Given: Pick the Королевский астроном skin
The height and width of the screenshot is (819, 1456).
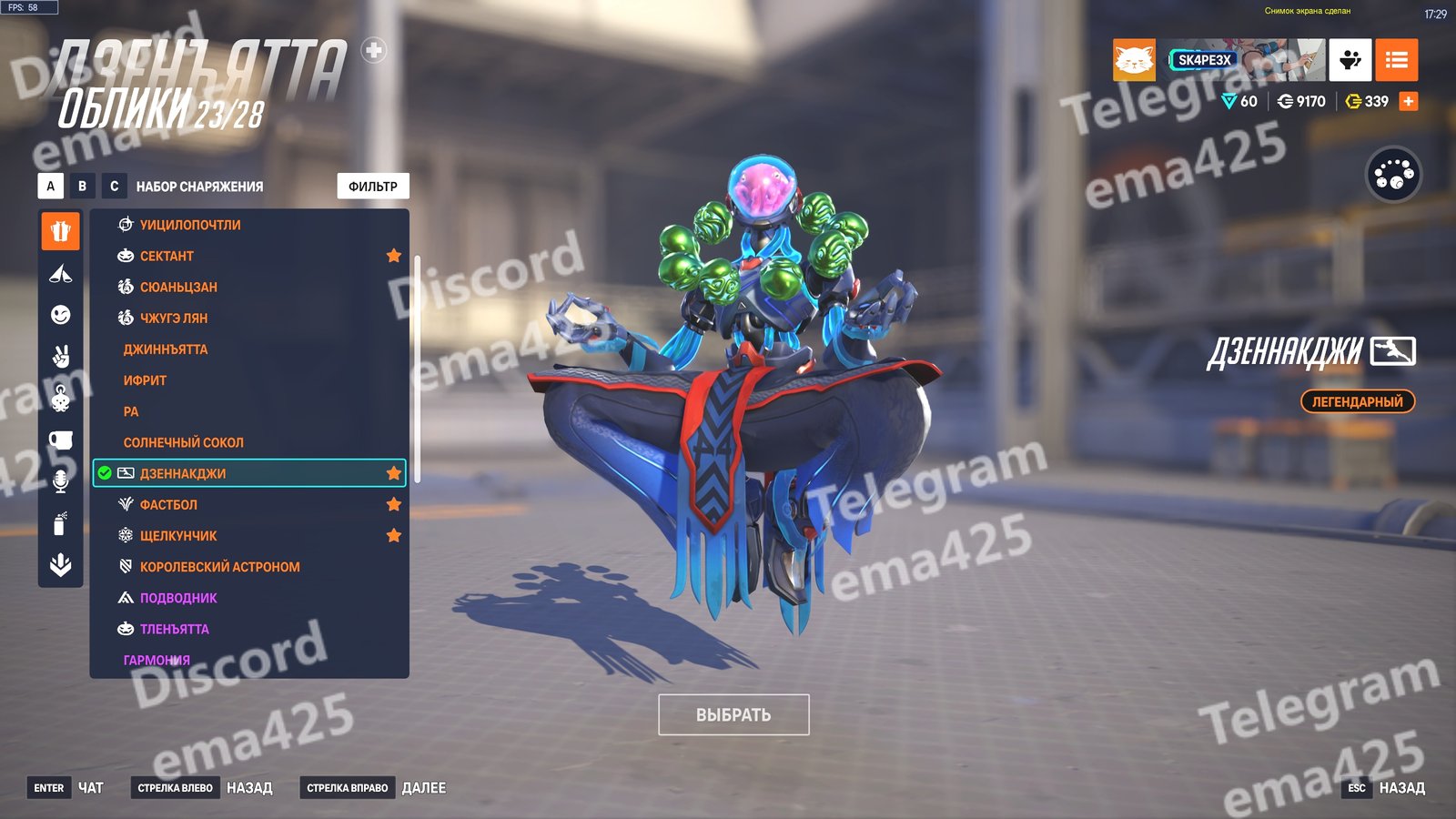Looking at the screenshot, I should pyautogui.click(x=219, y=567).
